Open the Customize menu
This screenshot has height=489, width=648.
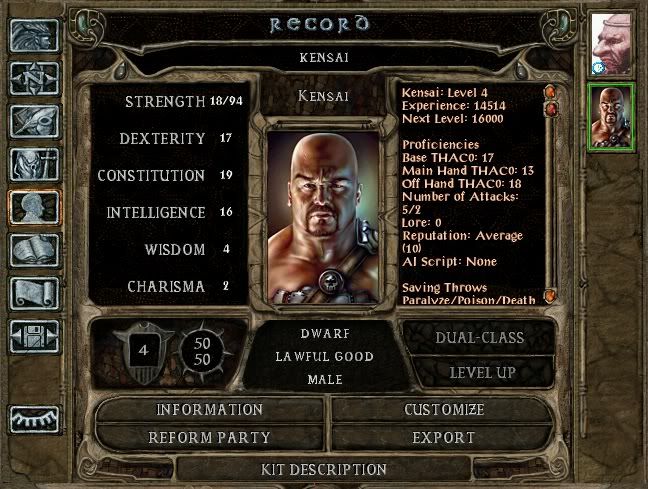pos(444,410)
